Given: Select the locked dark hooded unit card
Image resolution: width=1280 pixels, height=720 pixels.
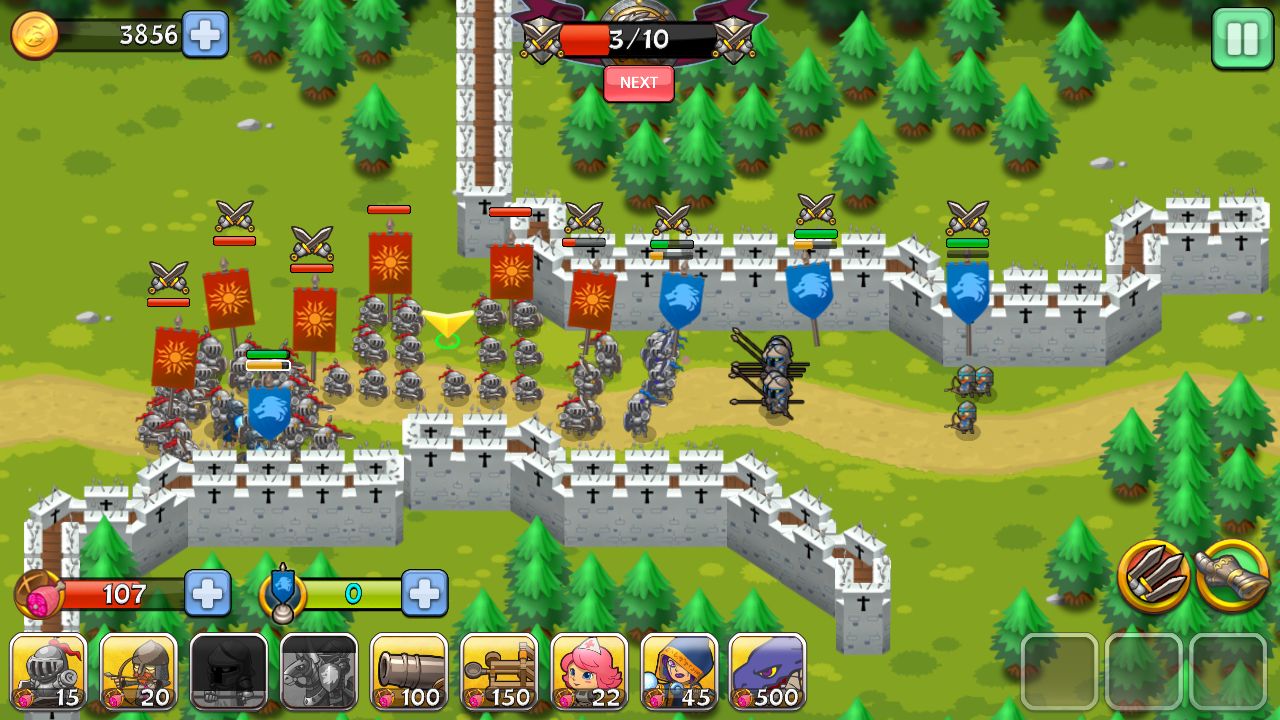Looking at the screenshot, I should 228,672.
